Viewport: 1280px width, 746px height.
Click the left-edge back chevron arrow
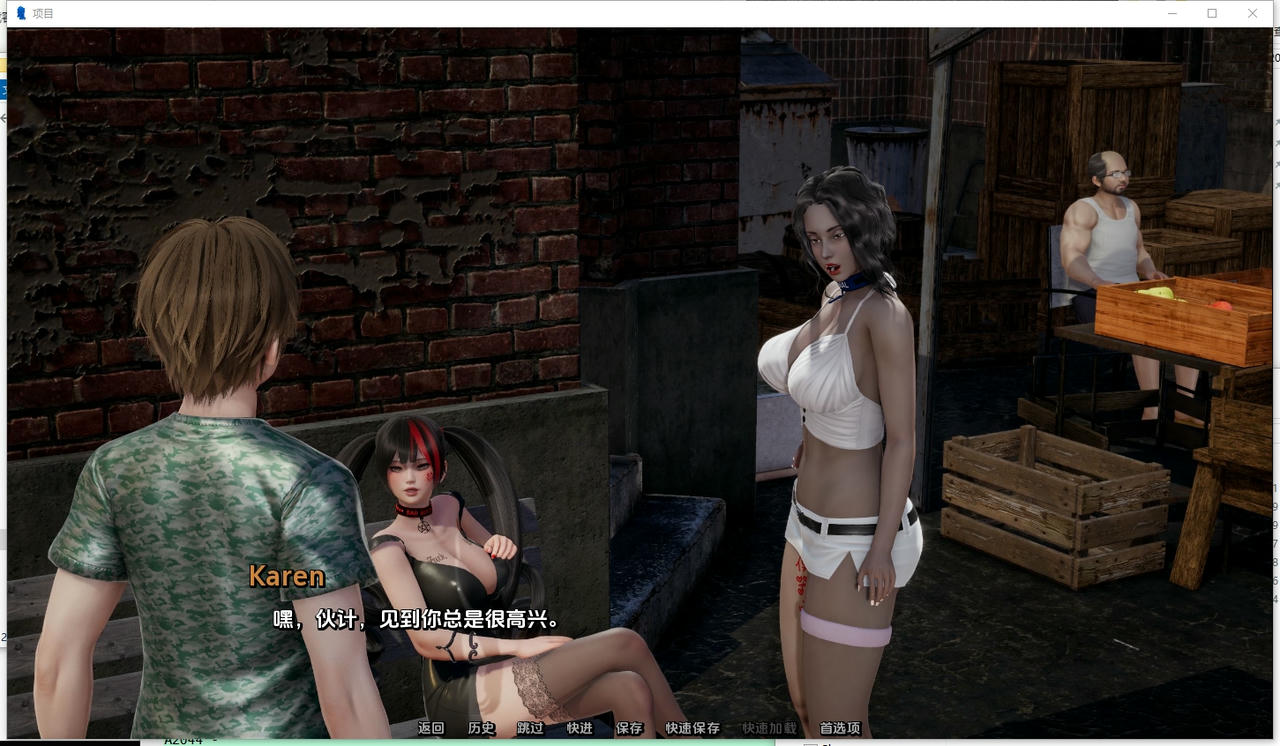(3, 116)
